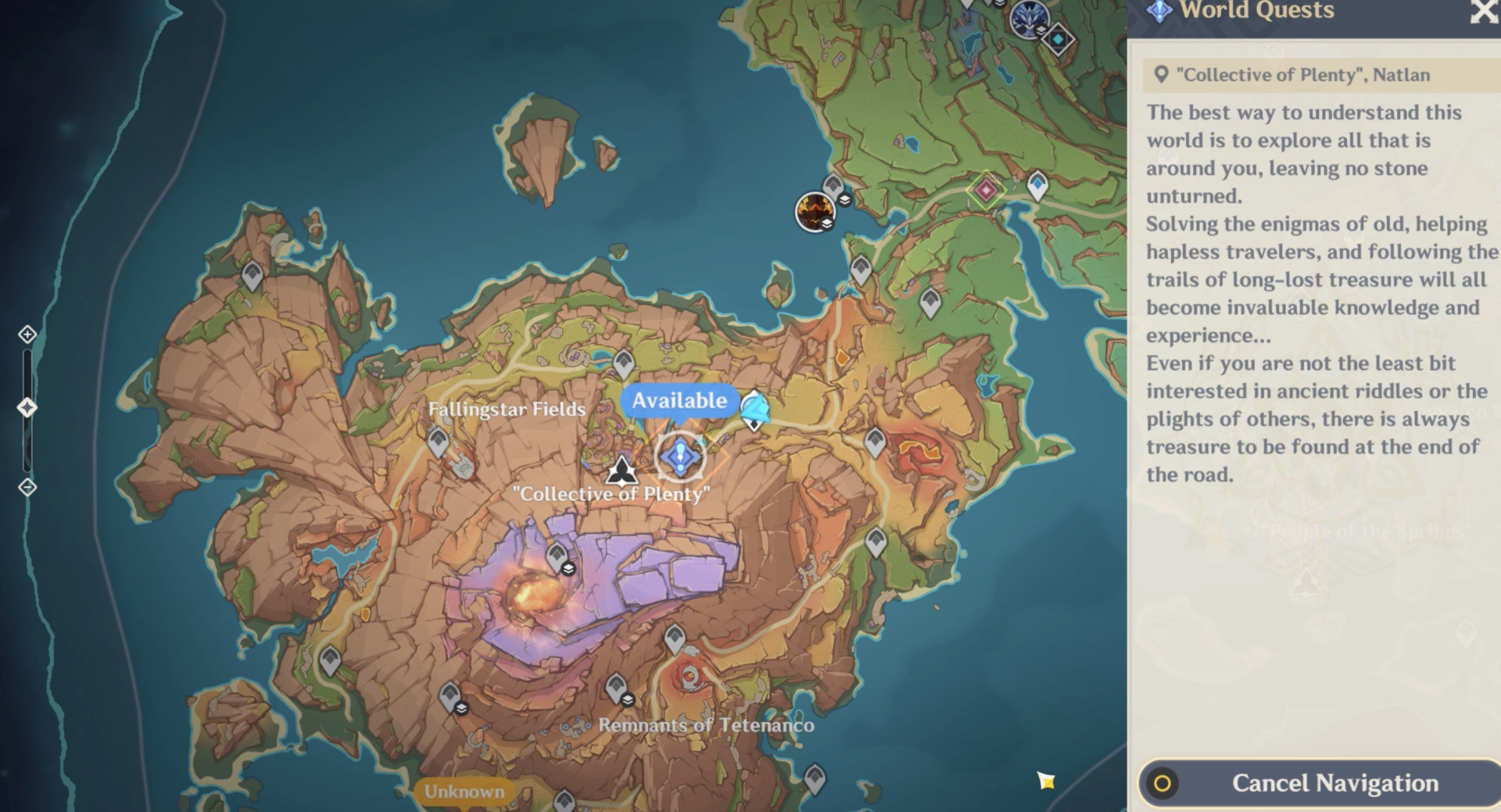Click the location pin beside the quest name
The image size is (1501, 812).
[x=1160, y=74]
